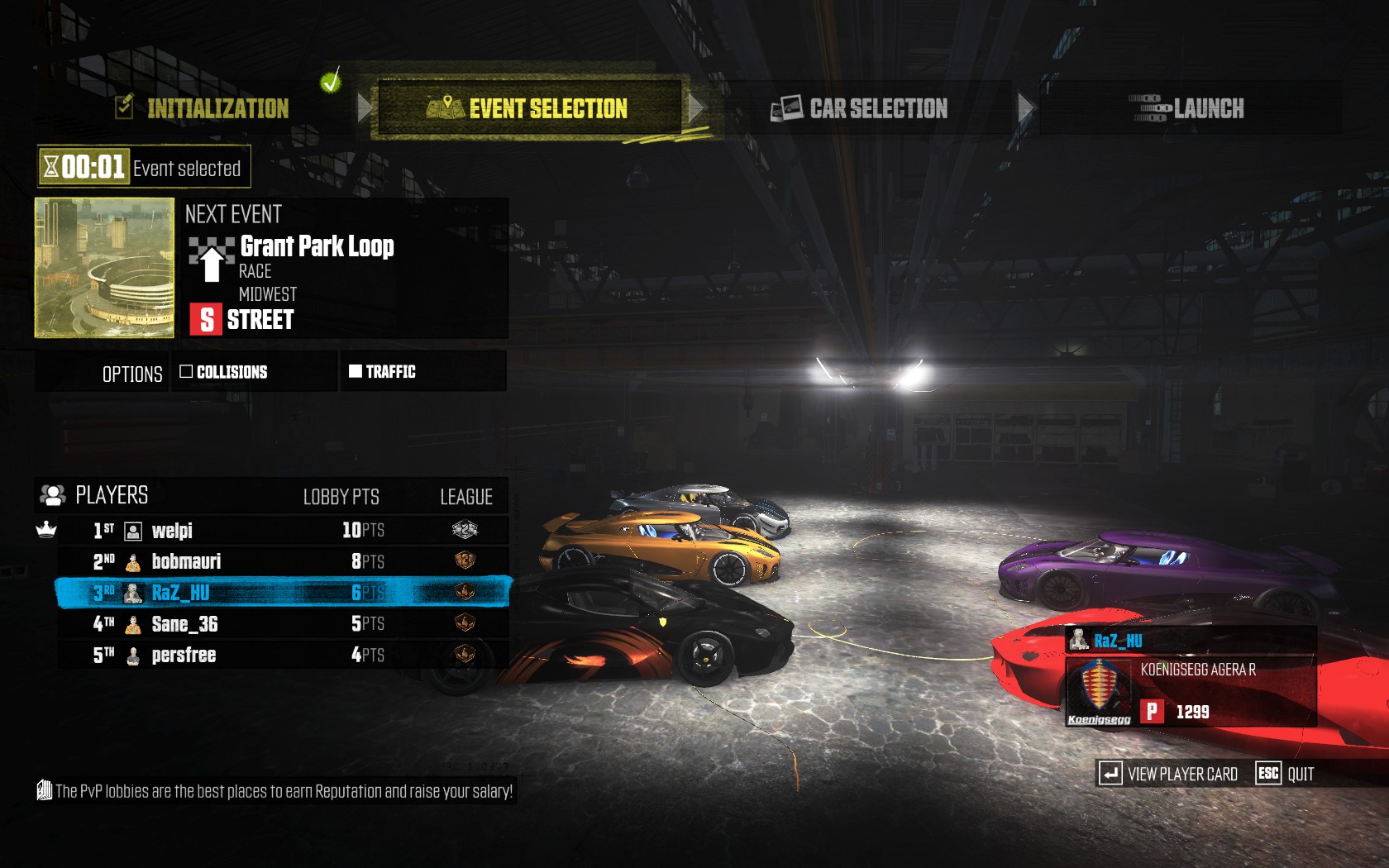Toggle the Traffic option checkbox
Screen dimensions: 1389x868
pyautogui.click(x=356, y=371)
